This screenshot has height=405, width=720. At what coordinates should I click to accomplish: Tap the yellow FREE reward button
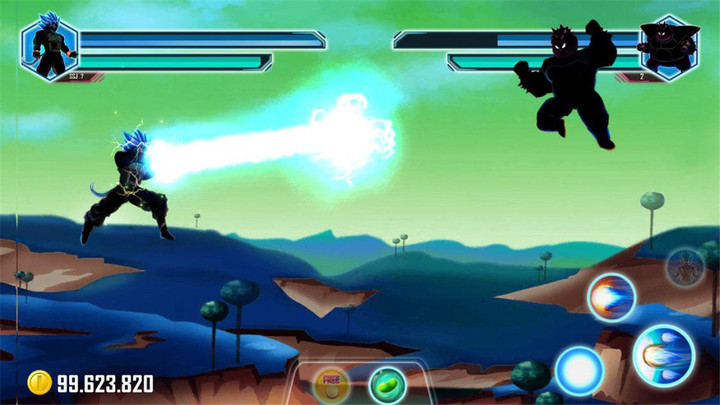(x=331, y=385)
